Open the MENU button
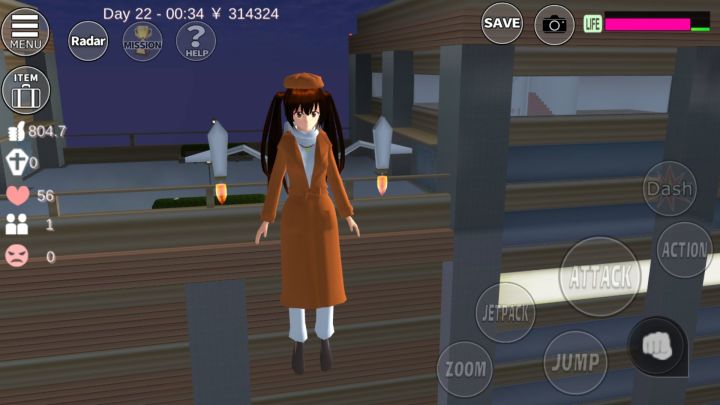 (x=26, y=29)
